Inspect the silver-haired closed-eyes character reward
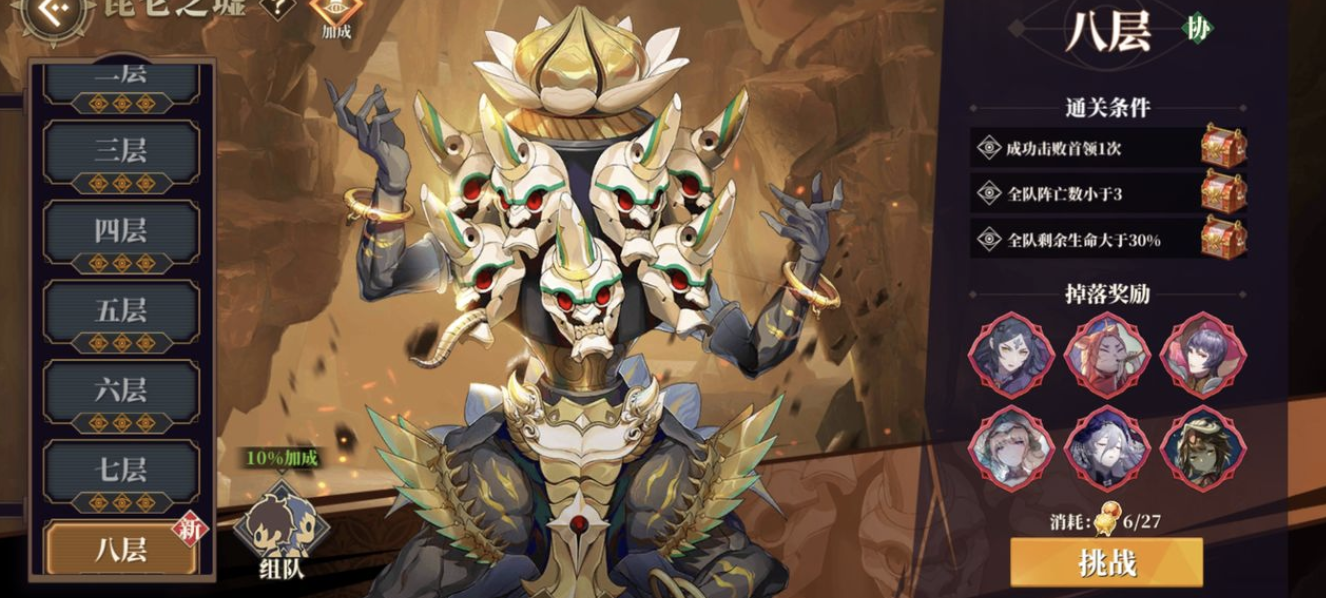Viewport: 1326px width, 598px height. pos(1107,449)
